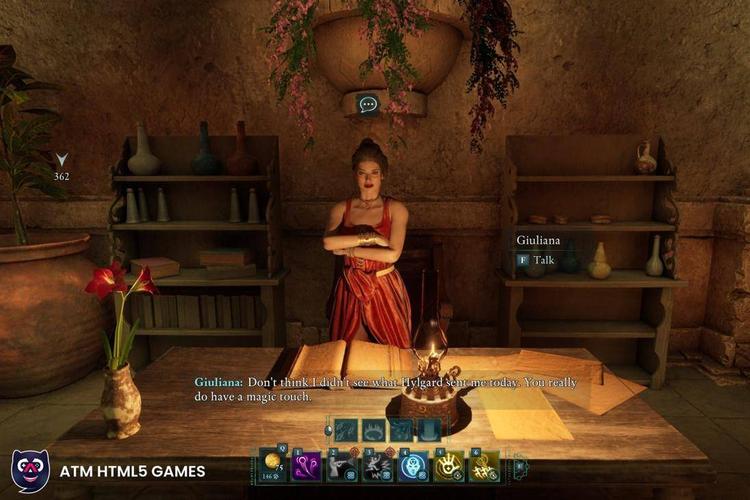Screen dimensions: 750x500
Task: Select the dim claw scratches icon
Action: click(x=347, y=430)
